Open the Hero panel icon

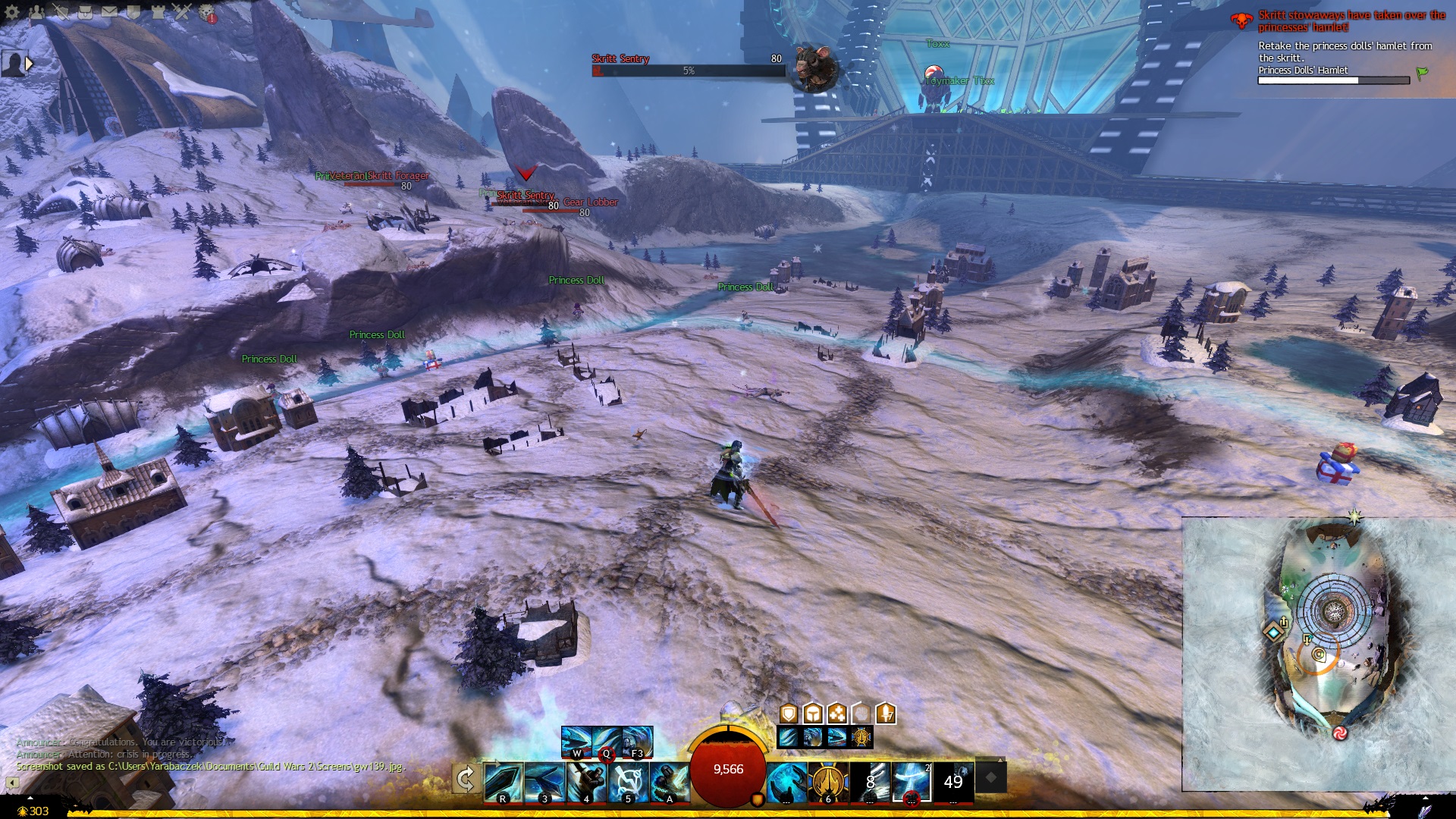point(61,12)
